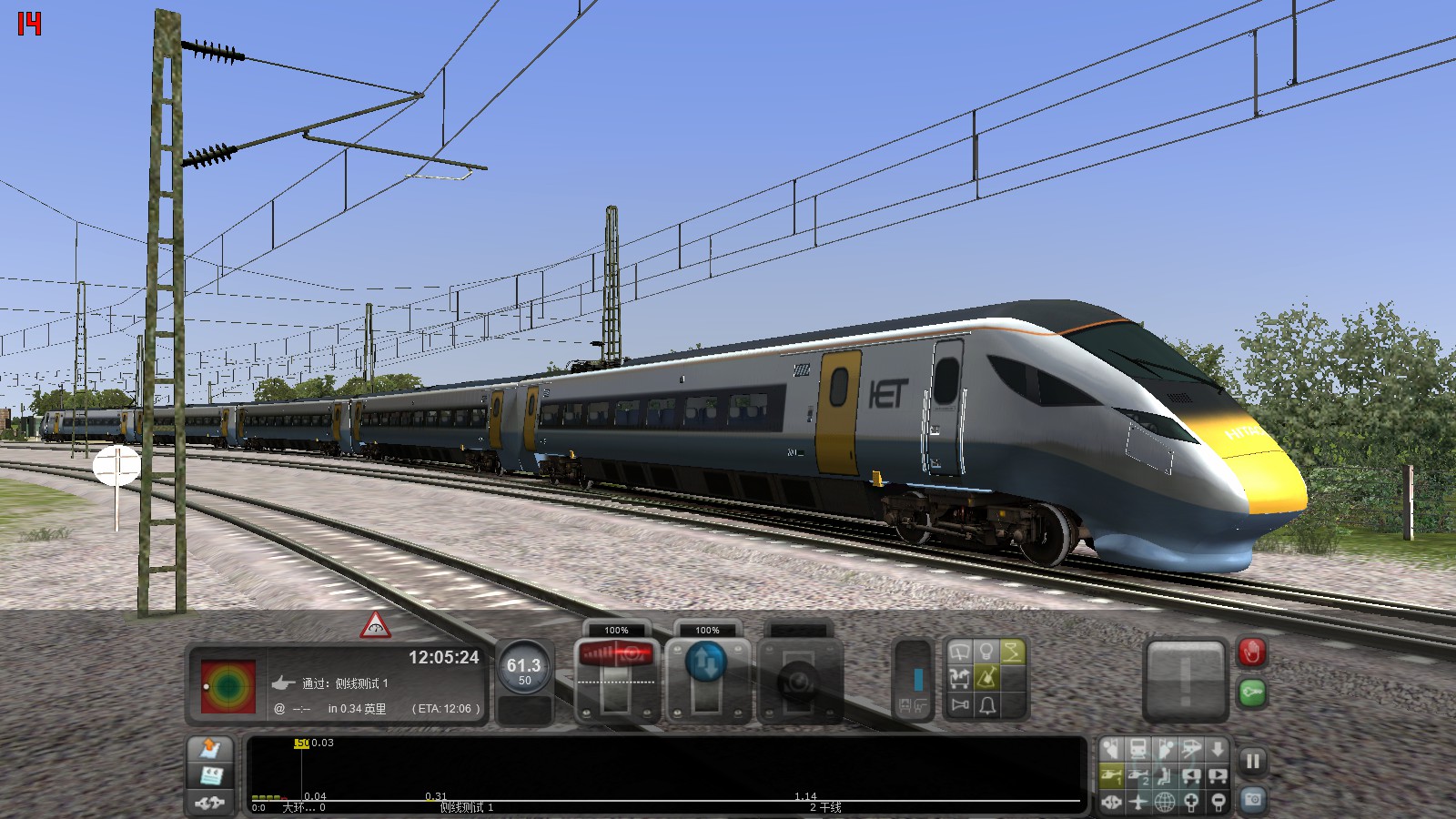This screenshot has height=819, width=1456.
Task: Enable the junction switching control
Action: [960, 677]
